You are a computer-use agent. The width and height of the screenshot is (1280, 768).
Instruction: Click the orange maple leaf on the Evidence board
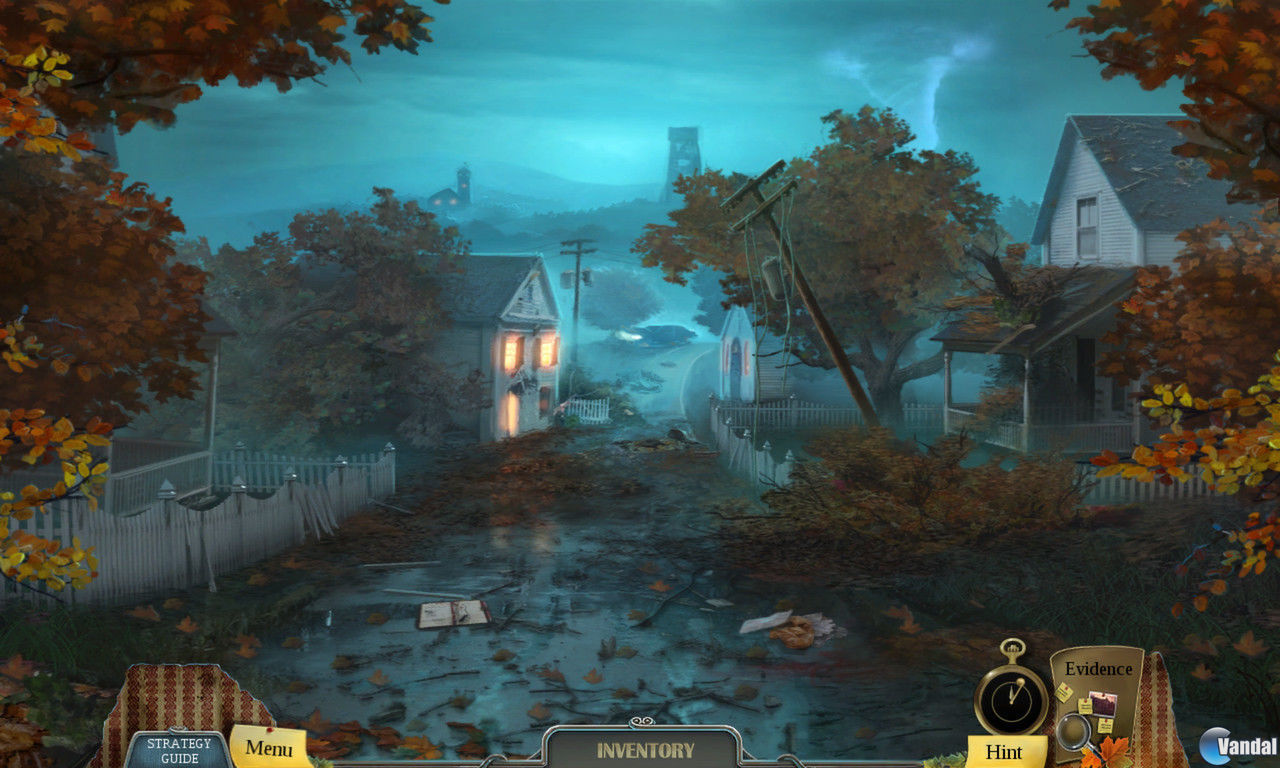coord(1114,748)
